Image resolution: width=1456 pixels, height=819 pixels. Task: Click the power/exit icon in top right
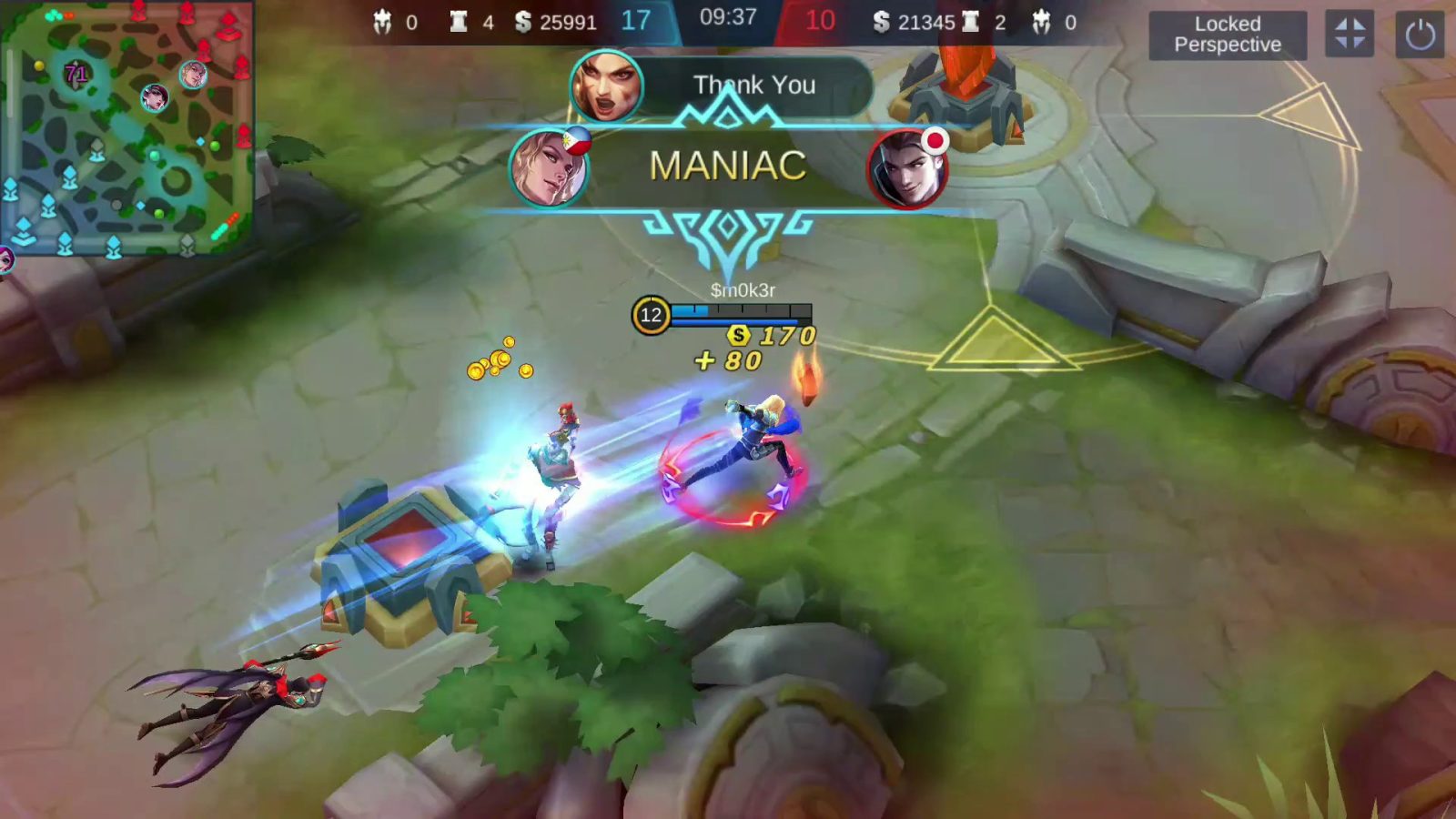1421,35
